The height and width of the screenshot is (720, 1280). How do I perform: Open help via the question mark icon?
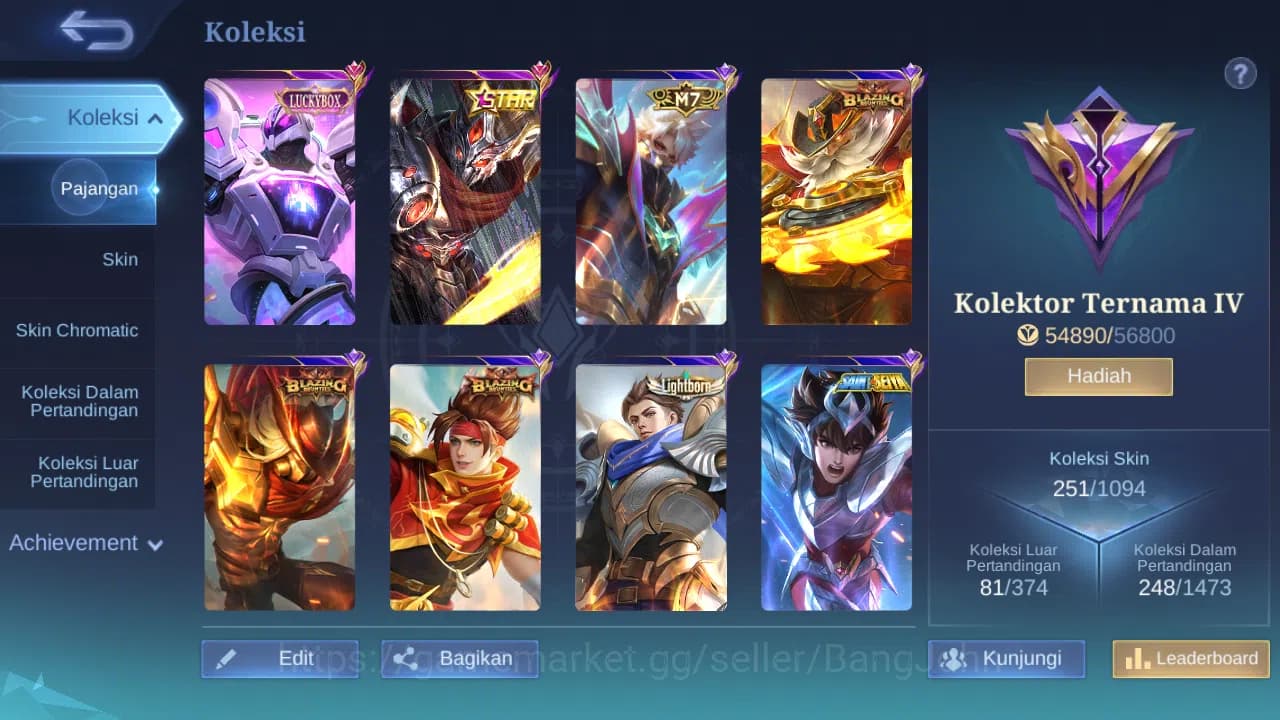[1240, 73]
